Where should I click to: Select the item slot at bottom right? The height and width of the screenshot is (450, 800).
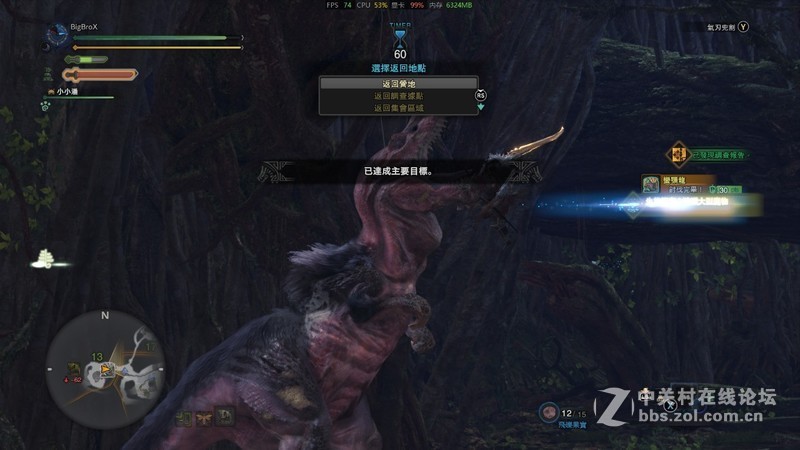coord(549,411)
